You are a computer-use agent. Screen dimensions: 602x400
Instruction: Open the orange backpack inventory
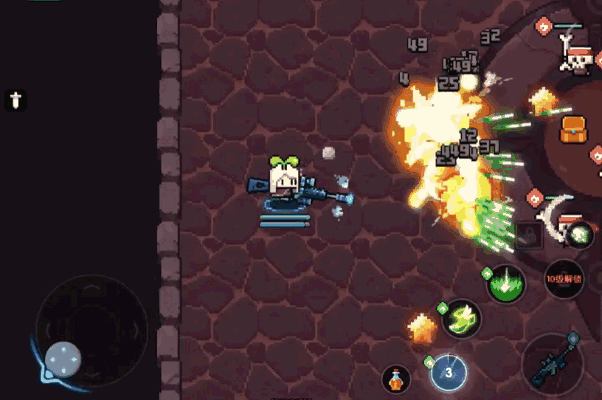pyautogui.click(x=573, y=129)
